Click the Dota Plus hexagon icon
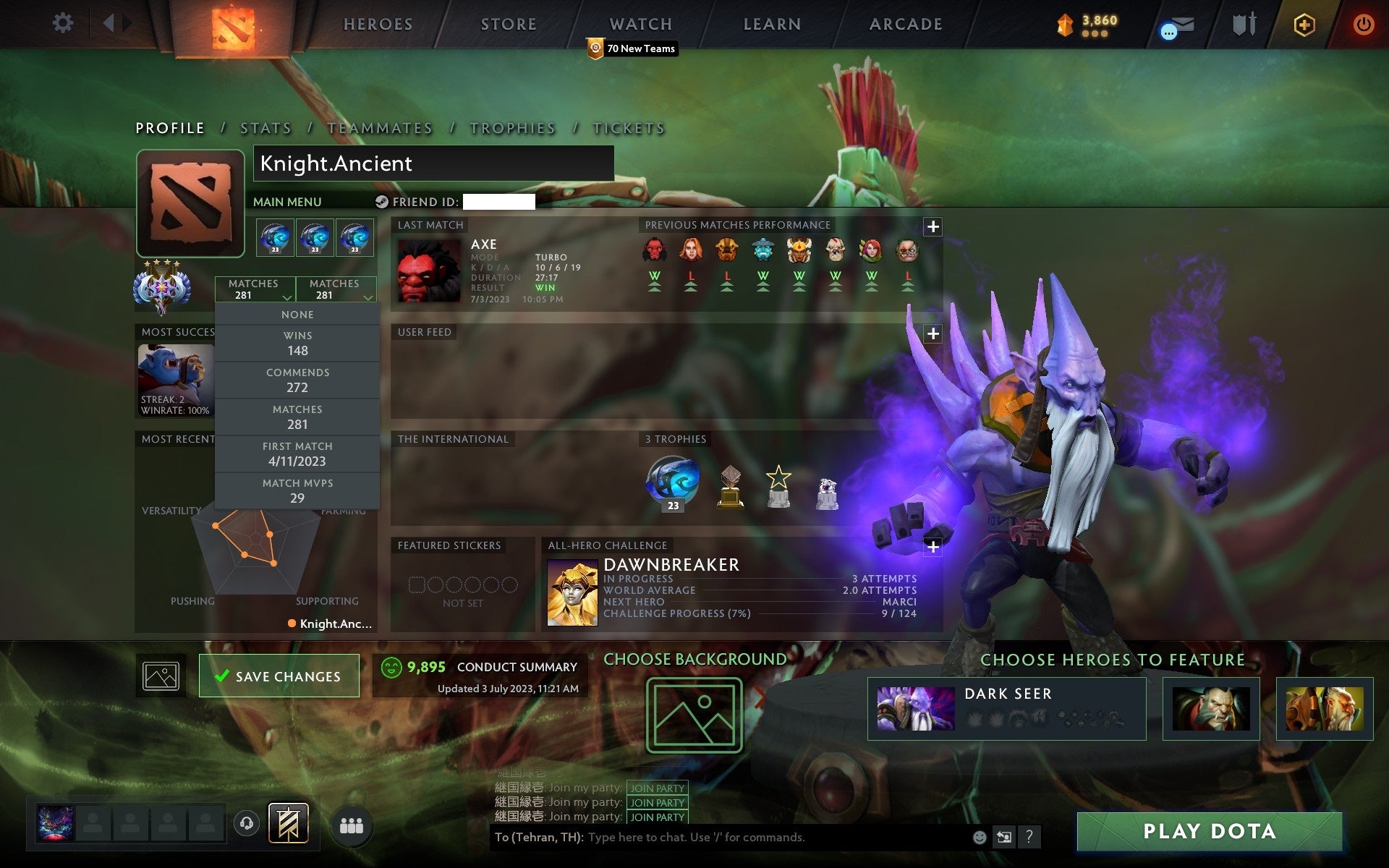The width and height of the screenshot is (1389, 868). (1303, 23)
